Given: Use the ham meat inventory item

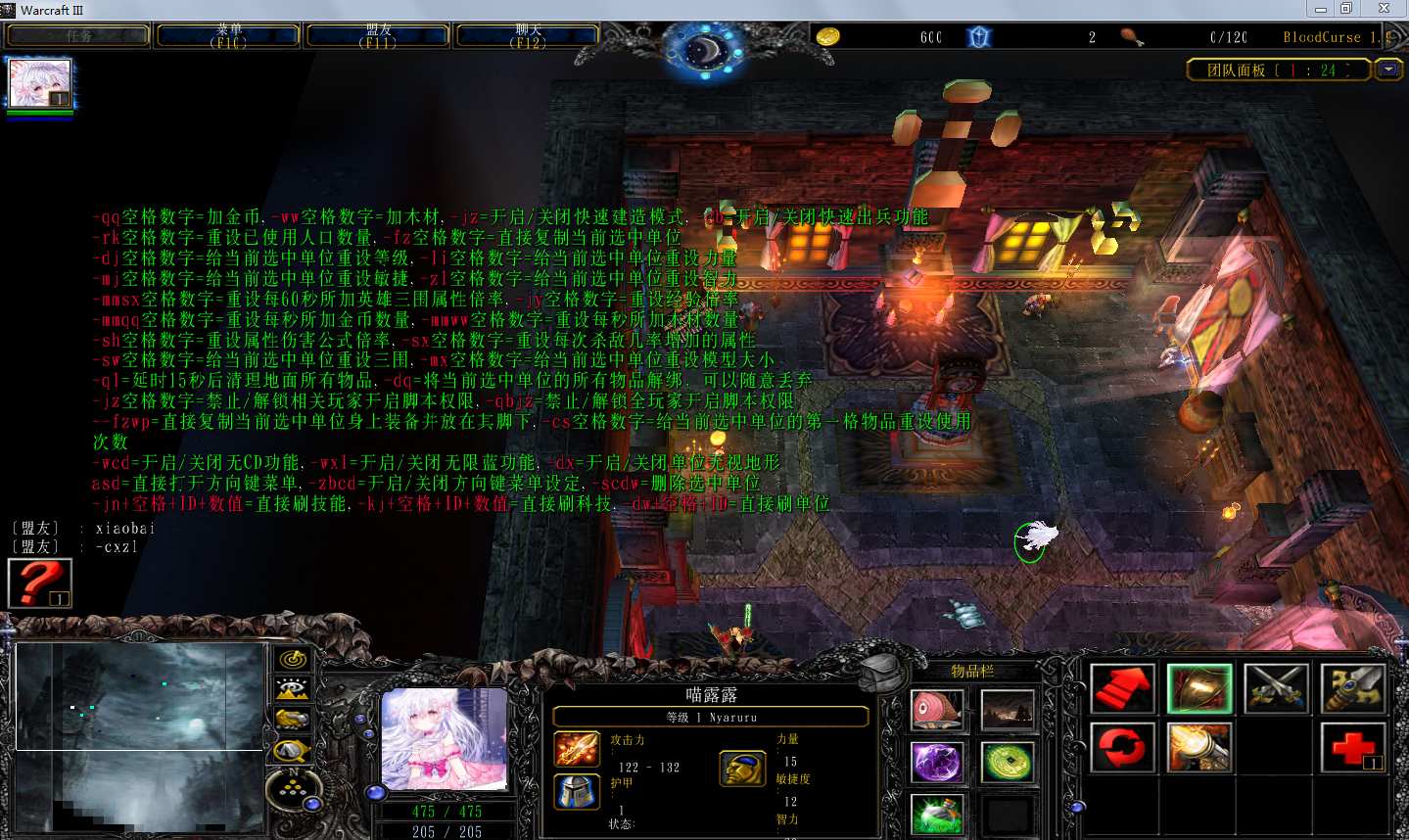Looking at the screenshot, I should 937,710.
